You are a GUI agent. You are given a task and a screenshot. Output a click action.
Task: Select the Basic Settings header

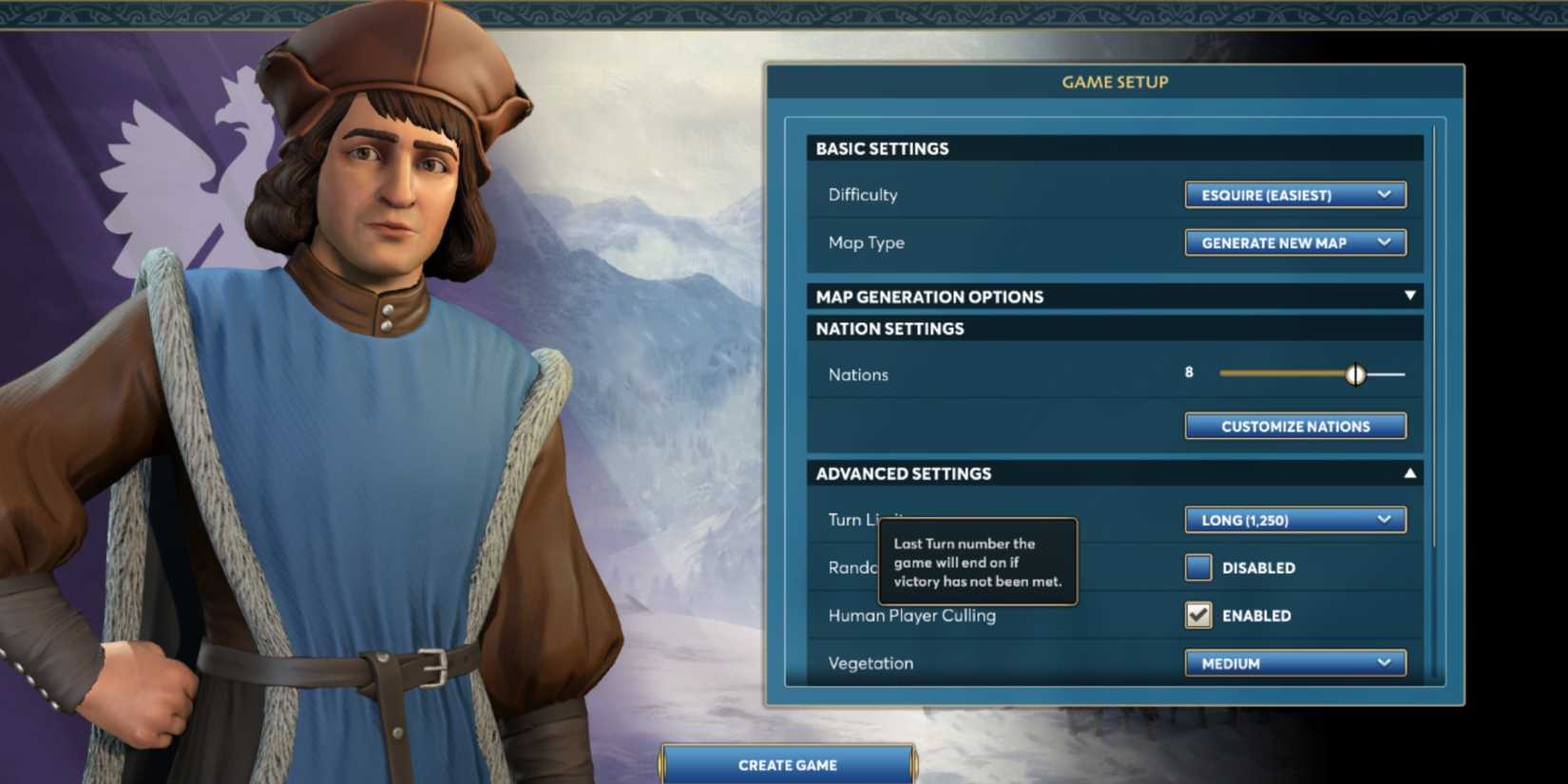pos(1114,148)
